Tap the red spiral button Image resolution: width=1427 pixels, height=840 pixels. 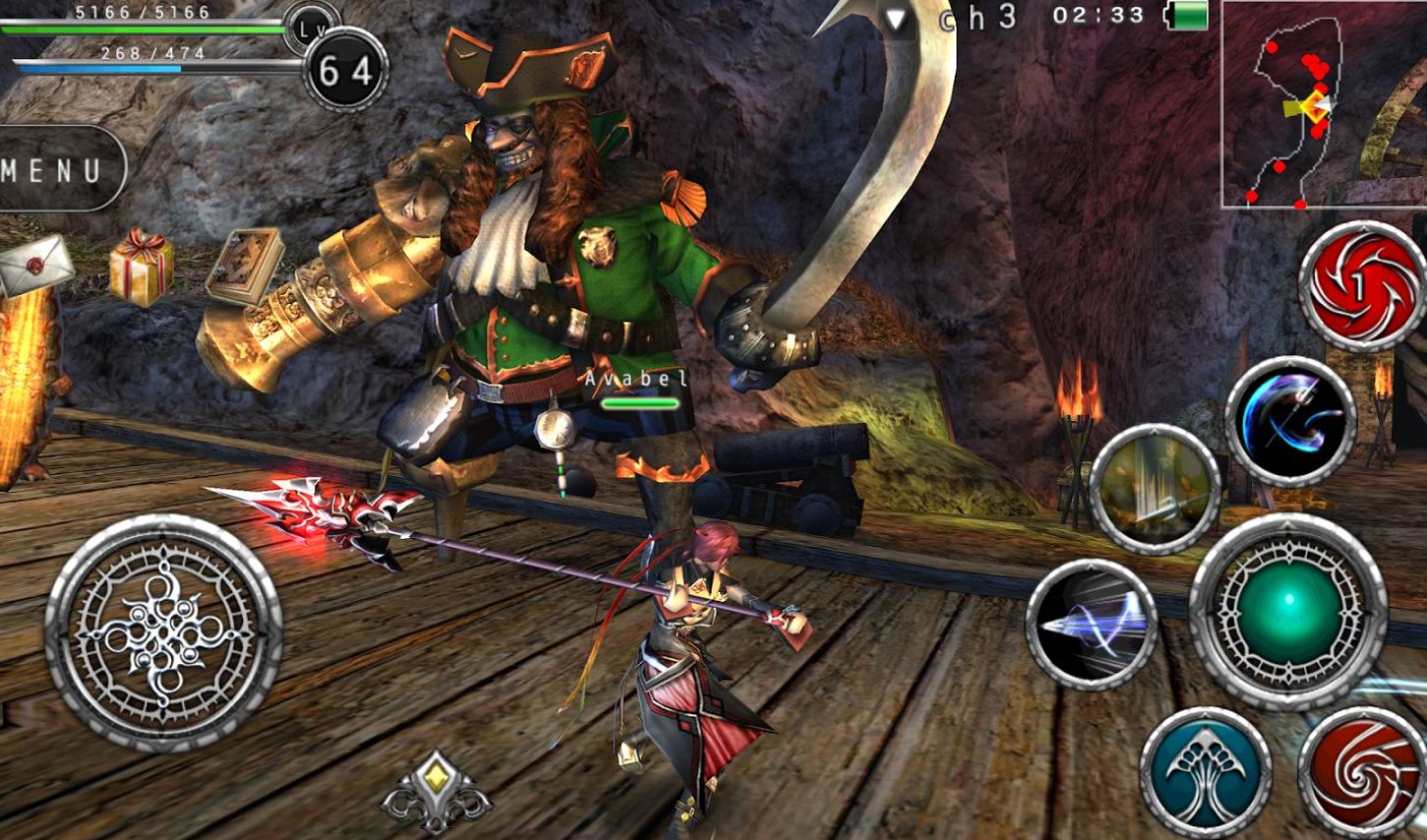(1364, 770)
